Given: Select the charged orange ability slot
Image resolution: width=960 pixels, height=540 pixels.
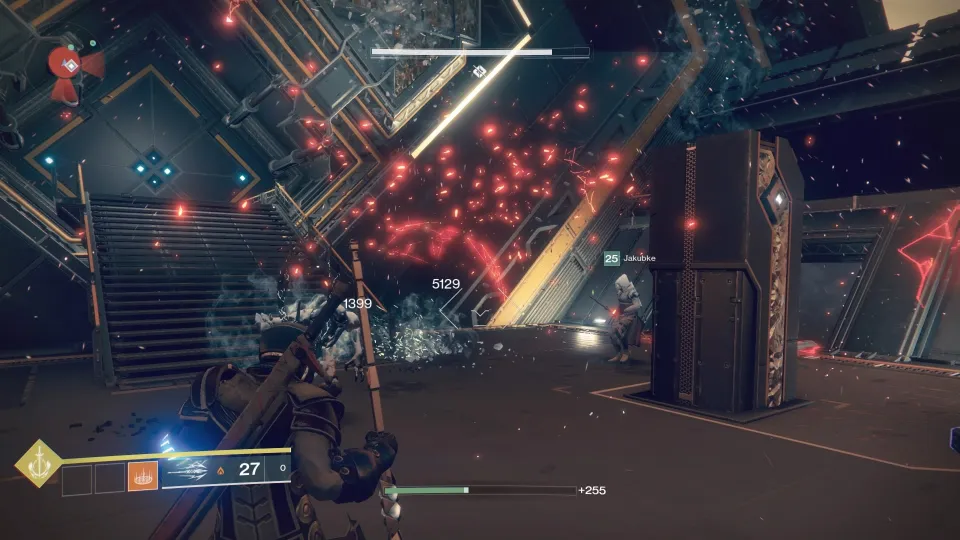Looking at the screenshot, I should [x=141, y=478].
